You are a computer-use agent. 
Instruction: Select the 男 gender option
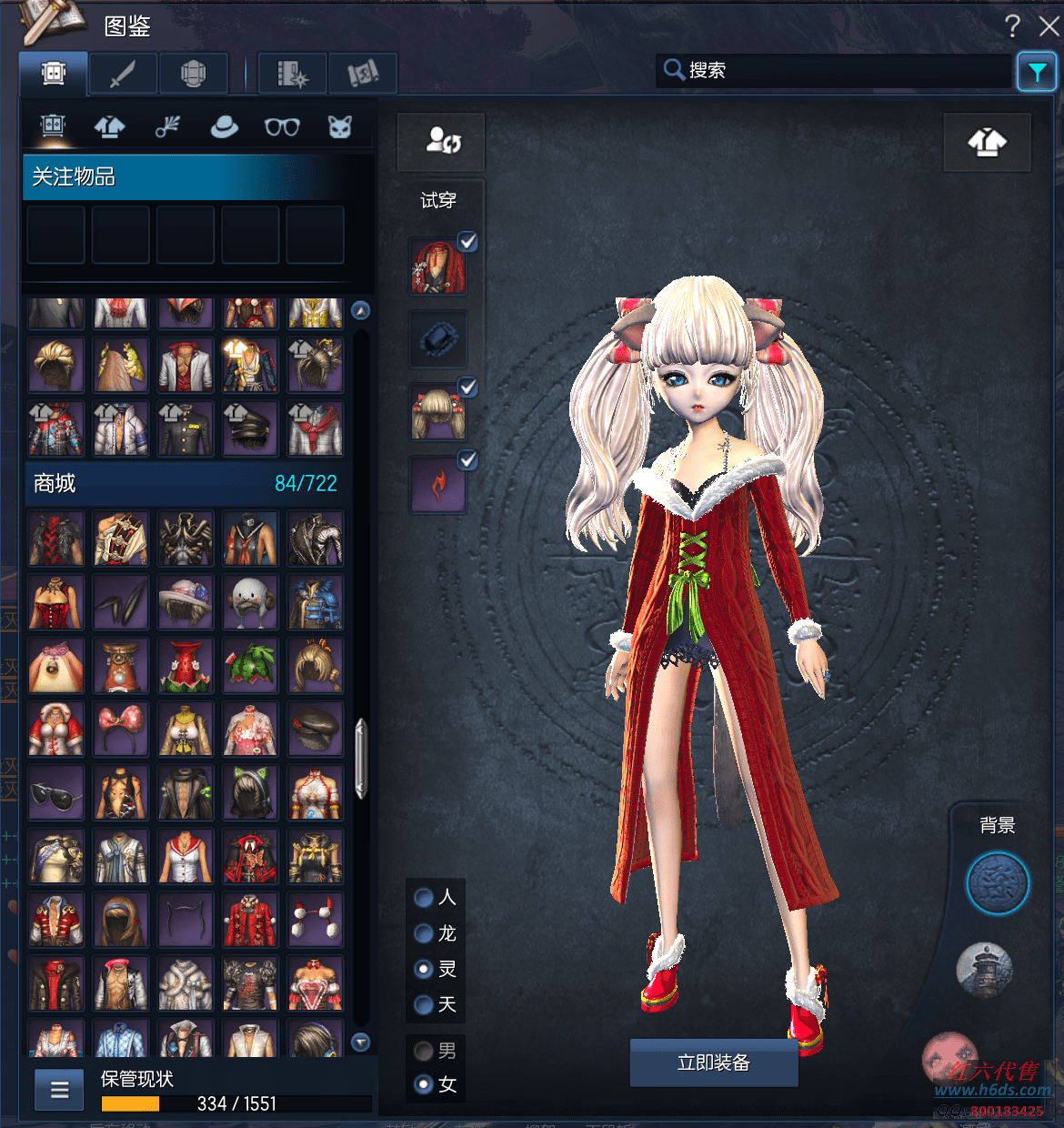(x=424, y=1052)
